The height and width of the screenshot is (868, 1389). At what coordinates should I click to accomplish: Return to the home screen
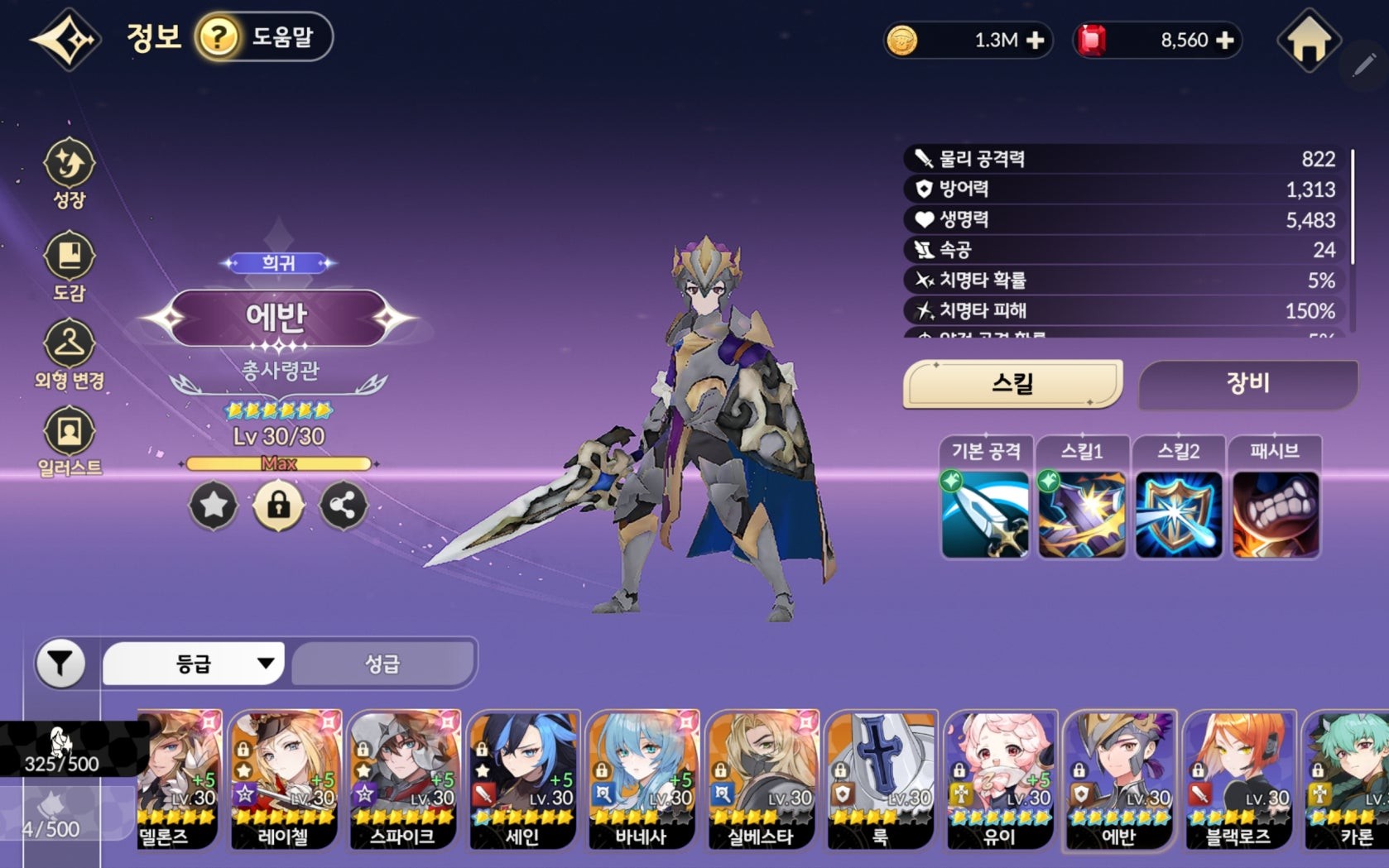click(x=1309, y=40)
